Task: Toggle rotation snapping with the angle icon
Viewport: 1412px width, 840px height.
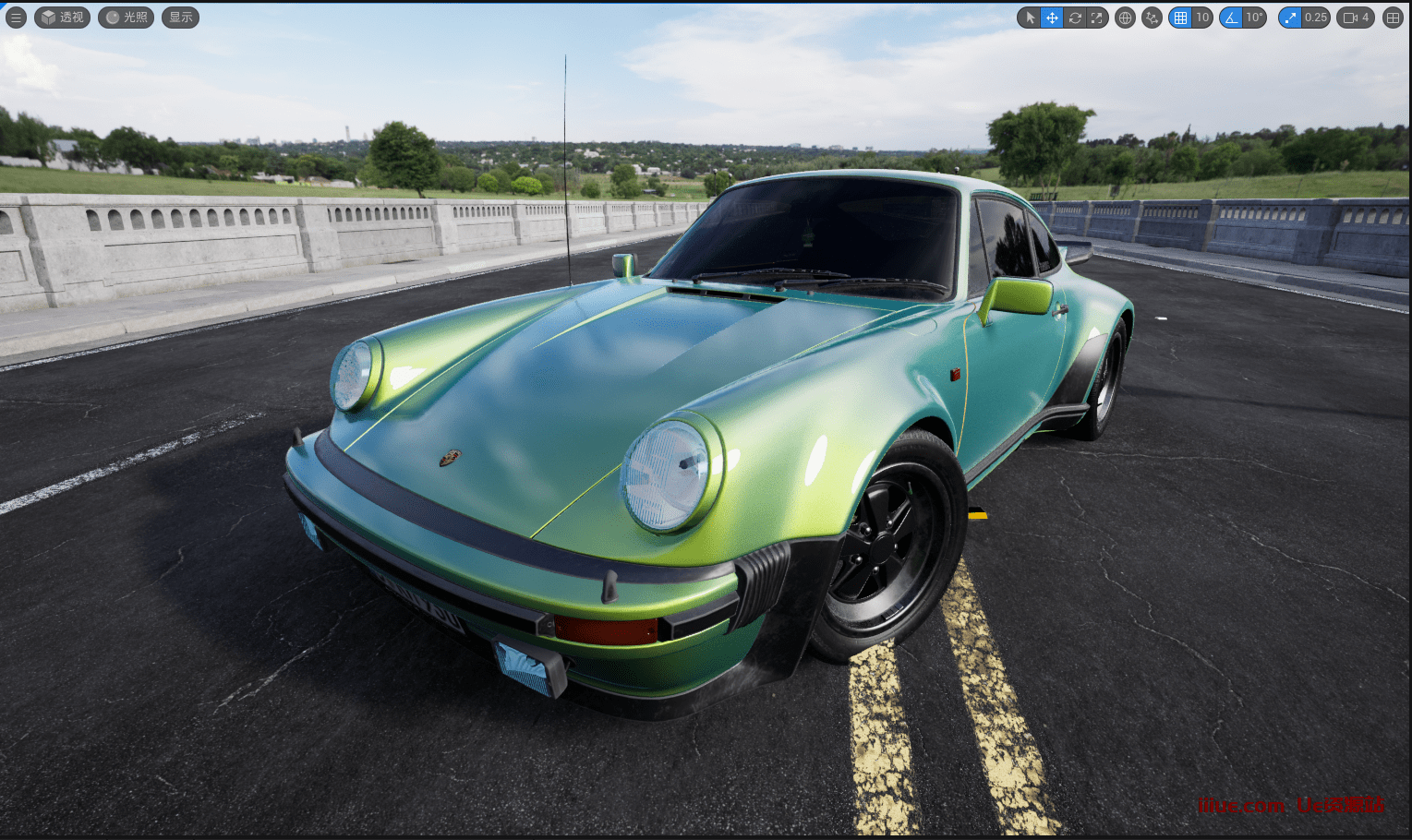Action: [x=1231, y=18]
